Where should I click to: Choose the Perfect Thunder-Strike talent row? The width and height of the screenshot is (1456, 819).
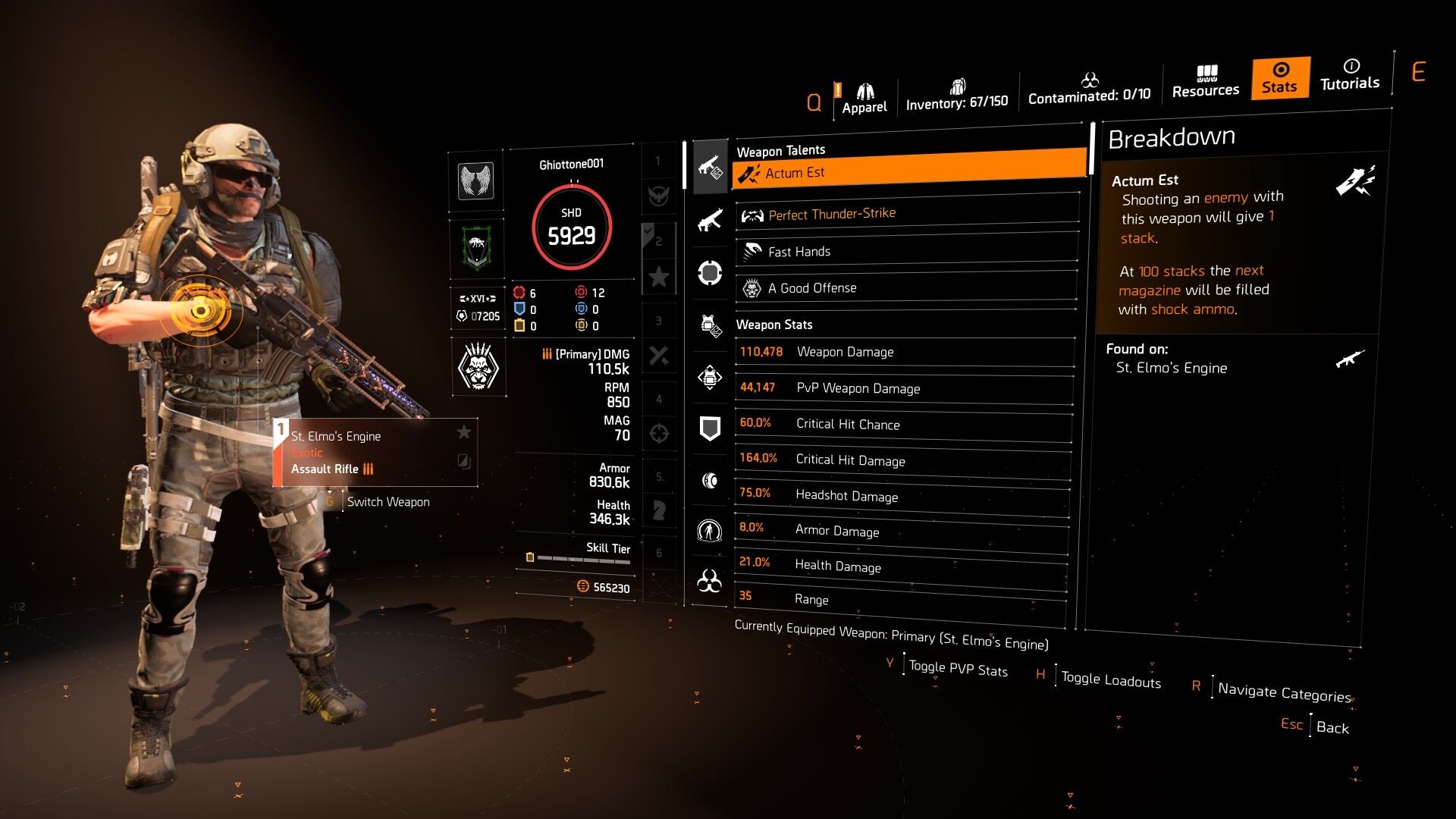tap(907, 213)
